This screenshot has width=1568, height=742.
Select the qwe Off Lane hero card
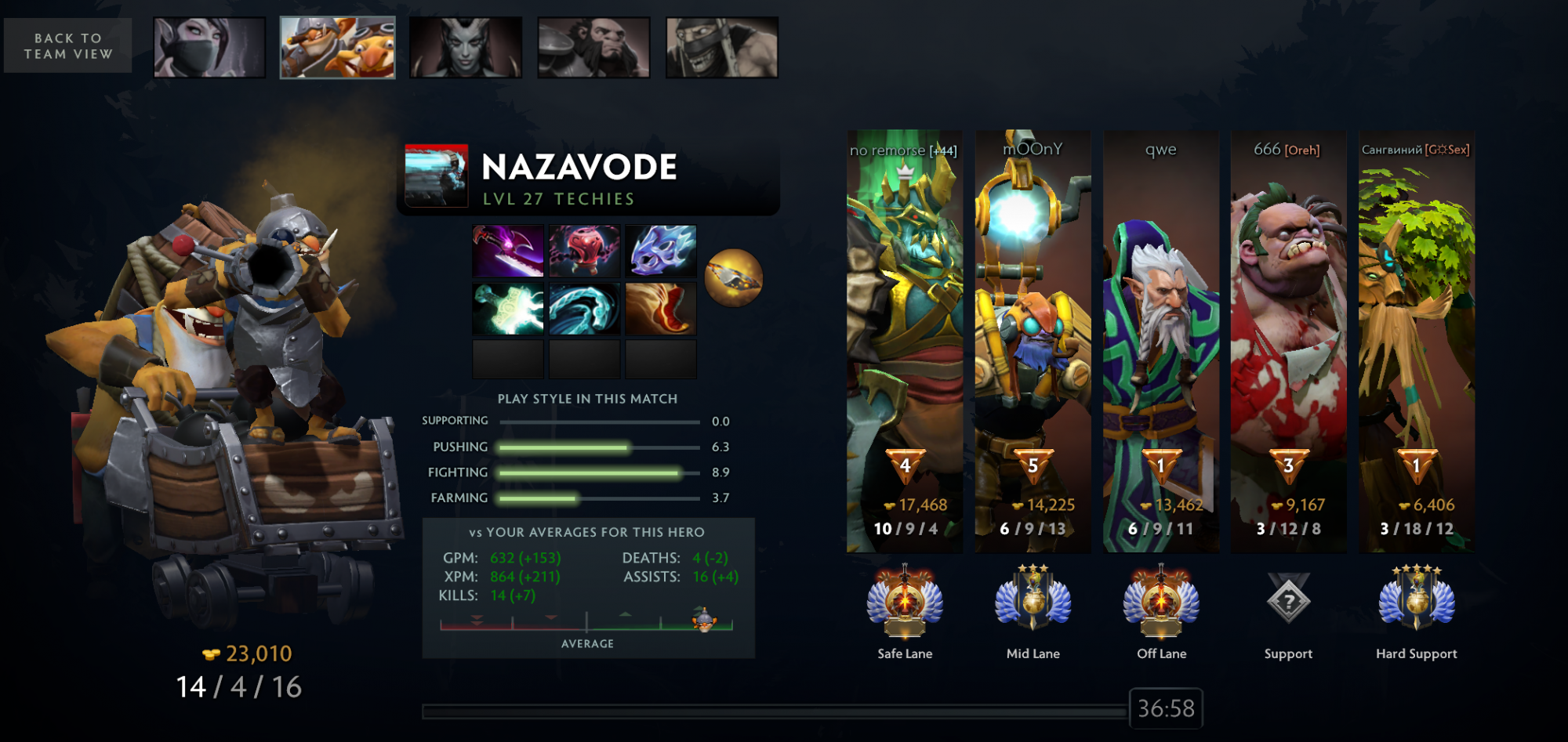pyautogui.click(x=1161, y=341)
